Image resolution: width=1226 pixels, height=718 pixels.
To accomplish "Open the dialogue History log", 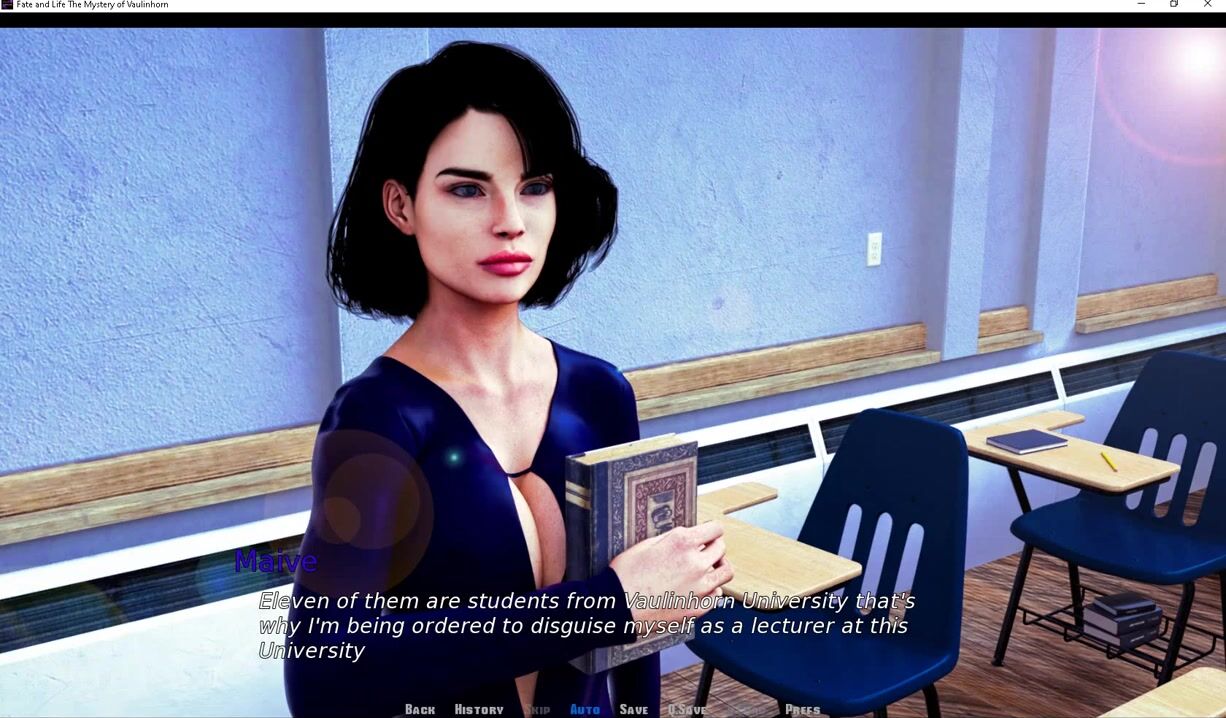I will pos(479,709).
